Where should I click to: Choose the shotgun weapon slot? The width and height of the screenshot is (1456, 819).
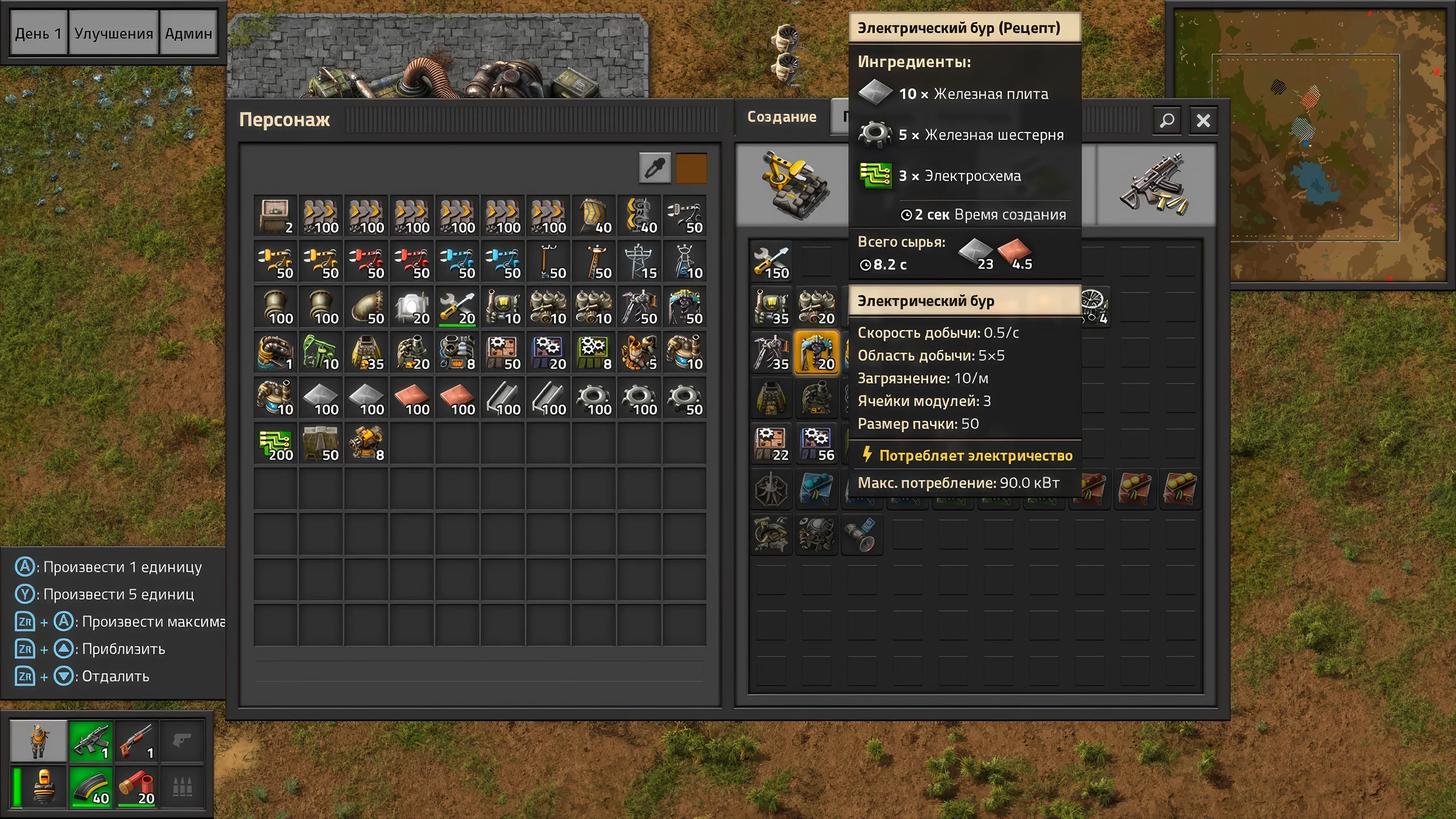tap(136, 741)
